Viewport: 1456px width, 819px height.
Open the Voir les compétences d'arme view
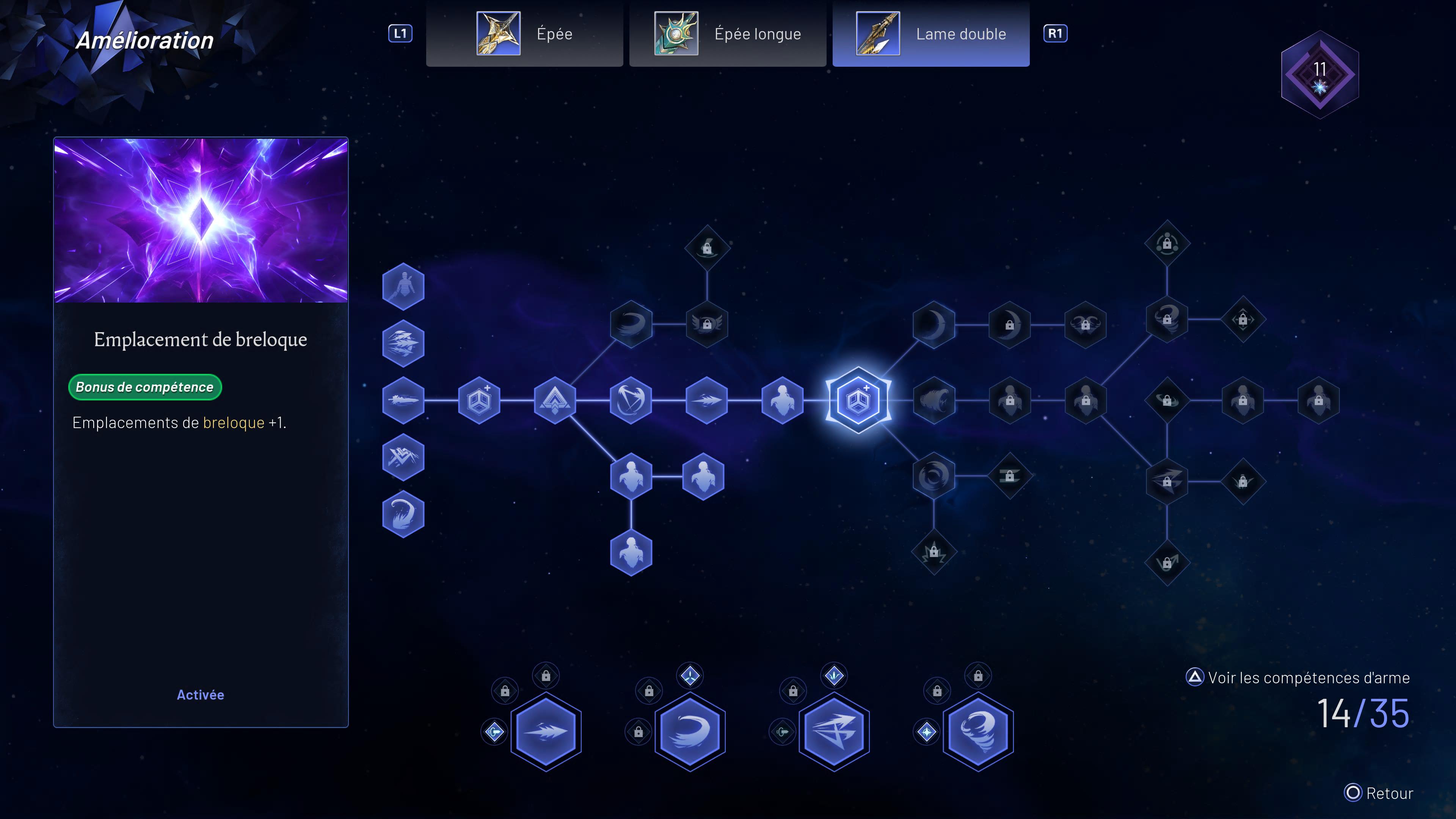pyautogui.click(x=1298, y=677)
